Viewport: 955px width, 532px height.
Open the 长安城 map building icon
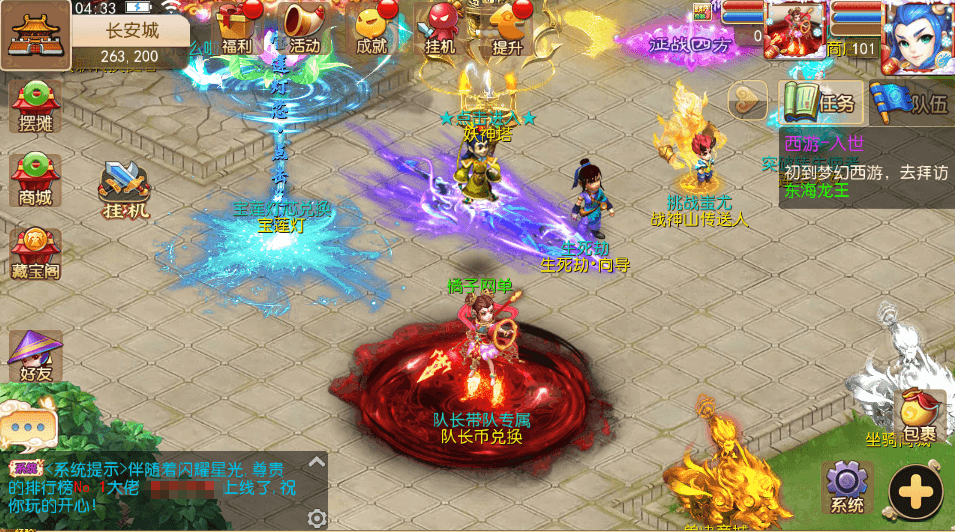[x=36, y=35]
